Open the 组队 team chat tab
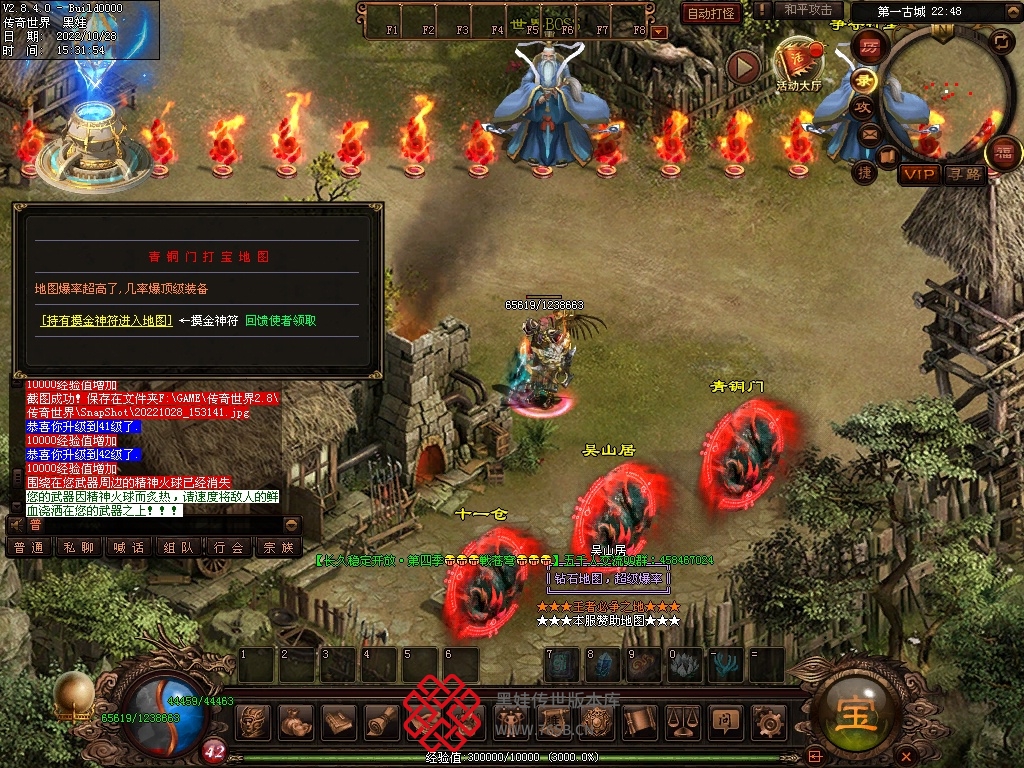 178,548
